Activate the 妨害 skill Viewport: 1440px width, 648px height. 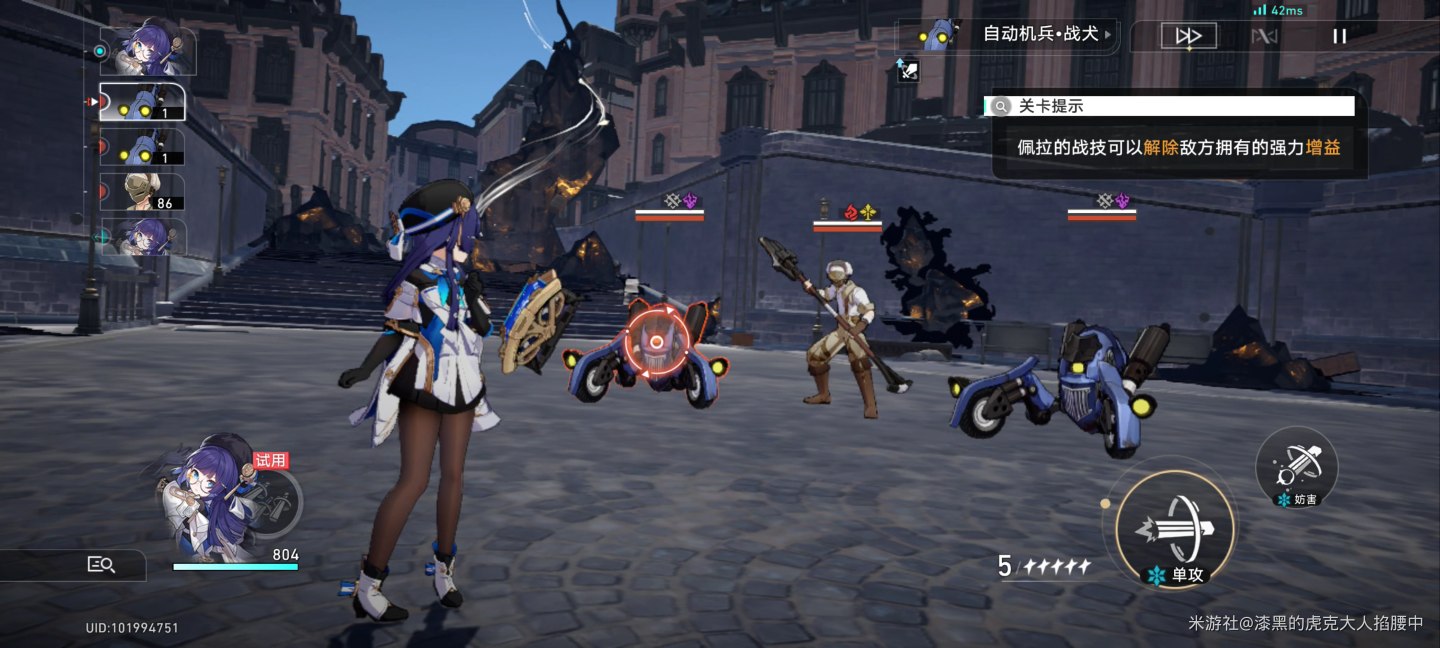pos(1297,466)
